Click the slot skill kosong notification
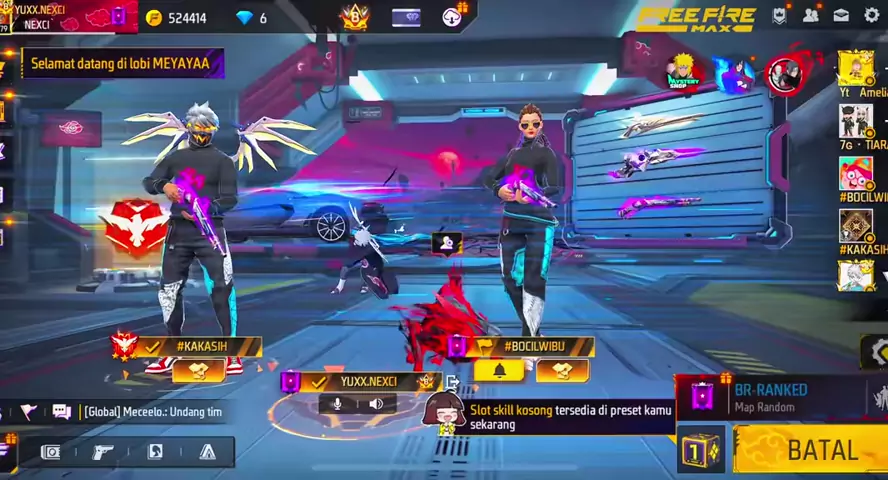The image size is (888, 480). 565,417
